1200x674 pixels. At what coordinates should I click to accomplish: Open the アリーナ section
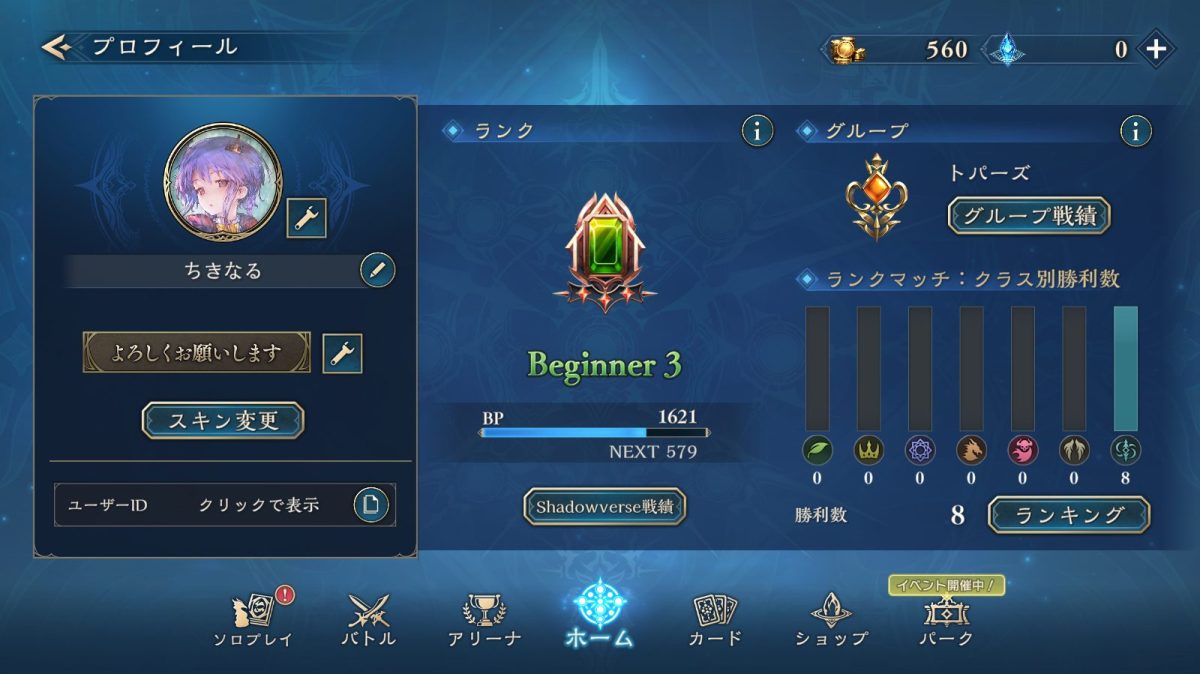pyautogui.click(x=484, y=618)
